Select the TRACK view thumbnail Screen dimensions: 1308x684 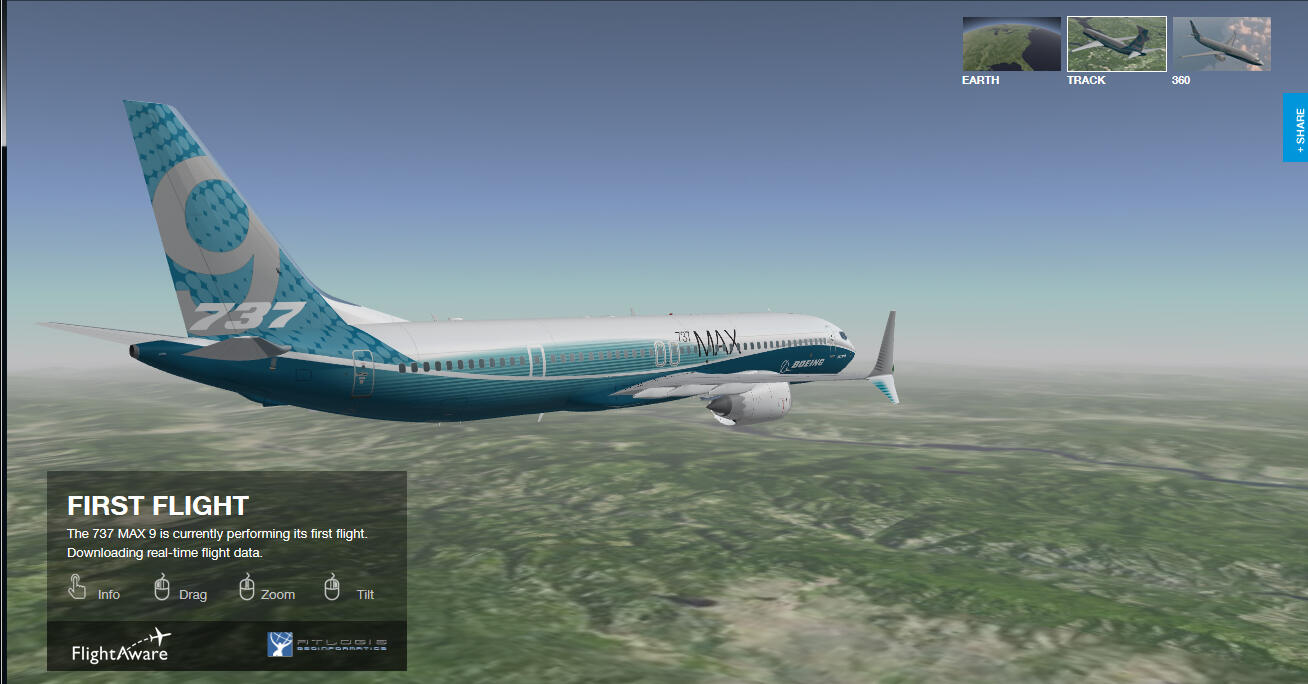click(x=1116, y=44)
